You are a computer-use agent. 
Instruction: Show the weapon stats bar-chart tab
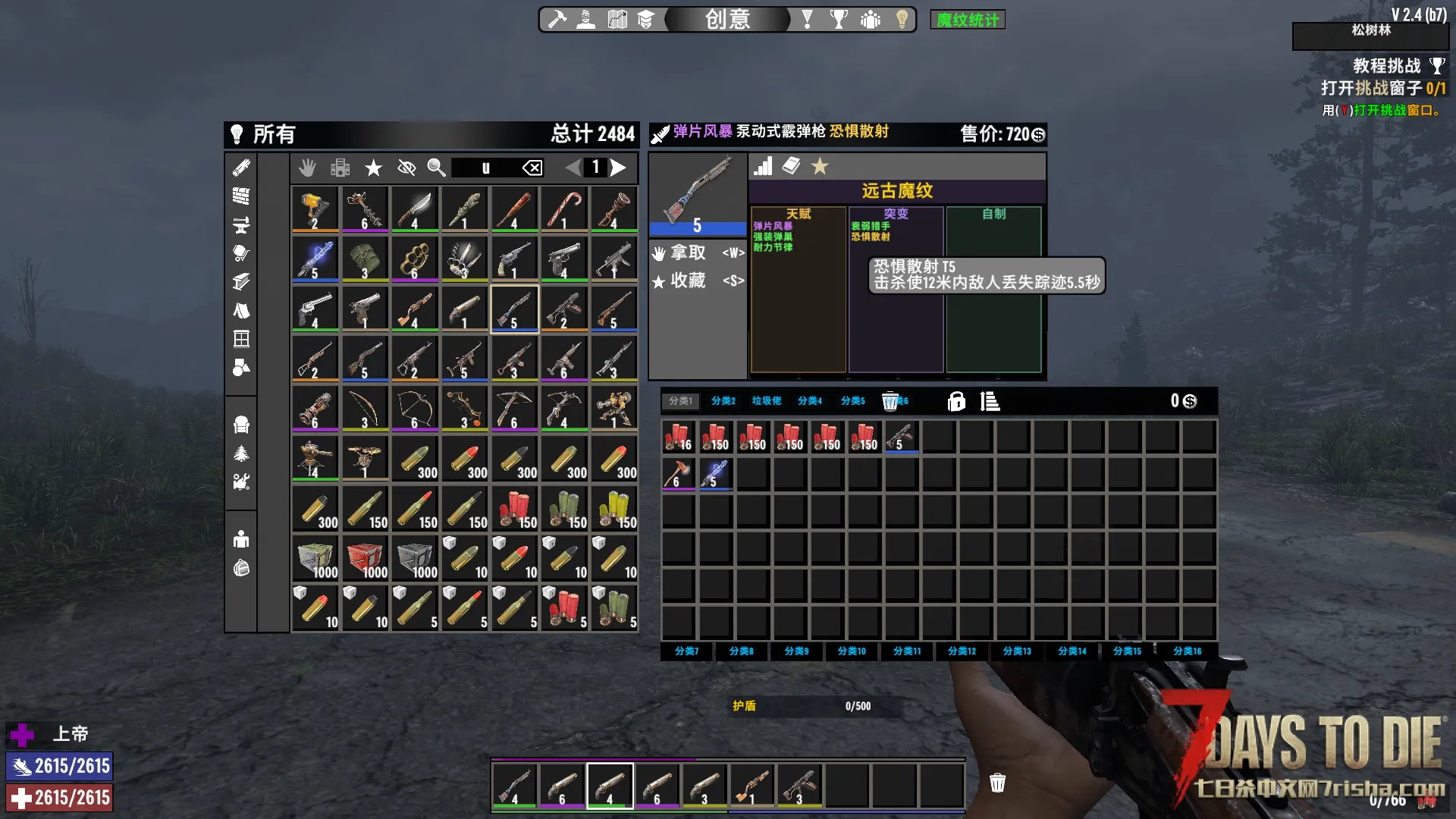tap(763, 166)
